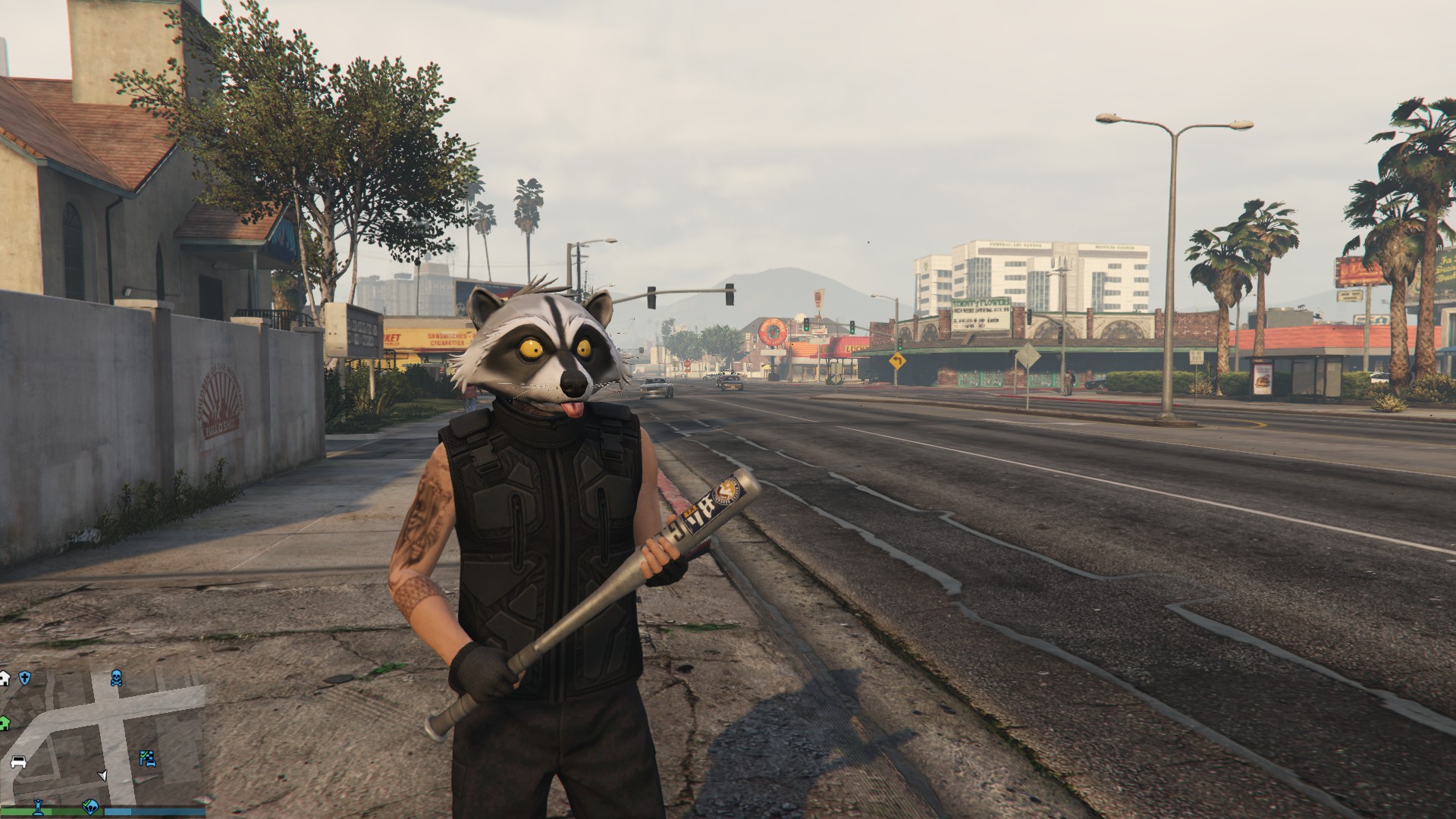Select the blue parachute marker

[92, 808]
